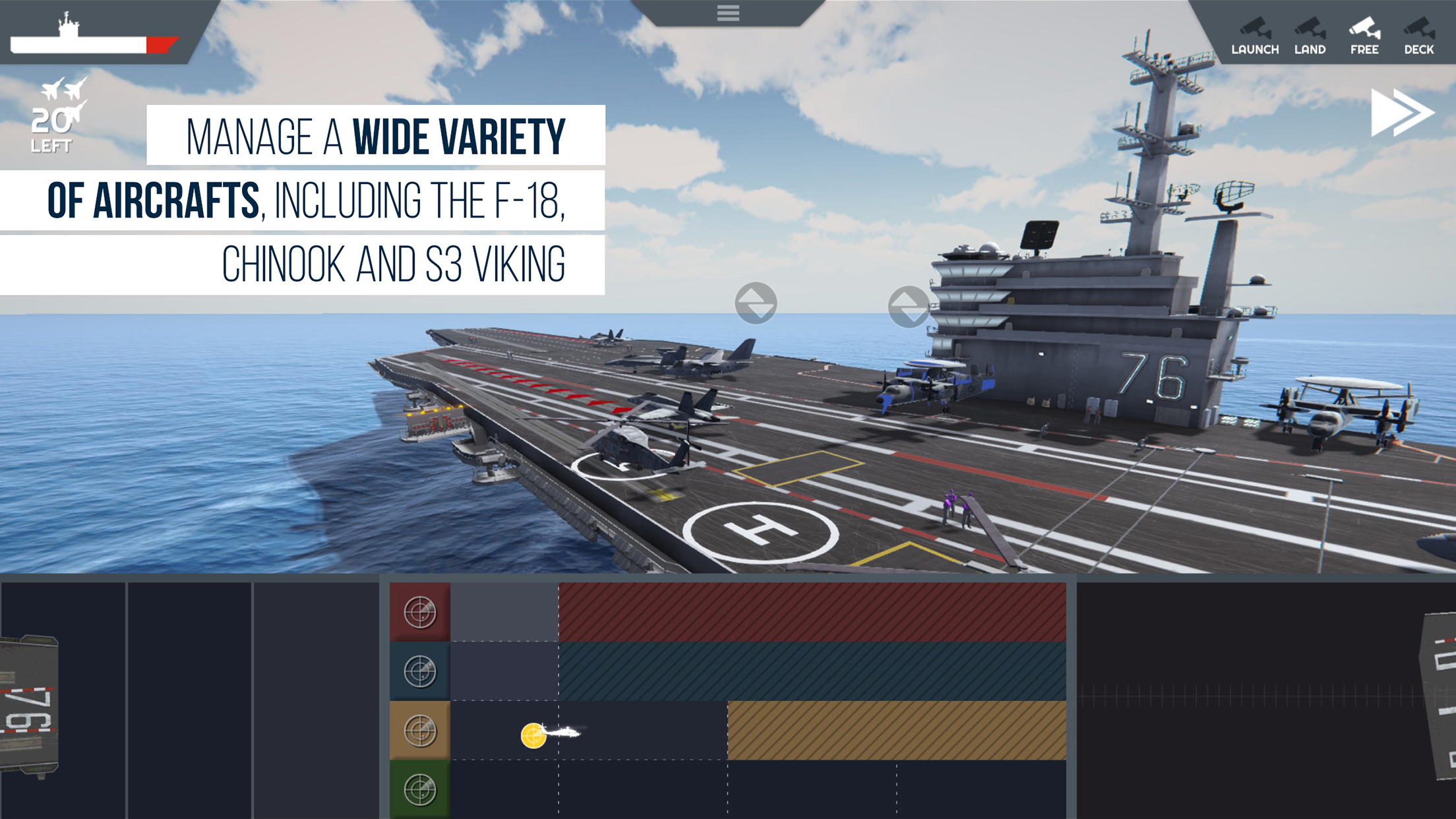The width and height of the screenshot is (1456, 819).
Task: Switch to the Deck camera view
Action: [1418, 36]
